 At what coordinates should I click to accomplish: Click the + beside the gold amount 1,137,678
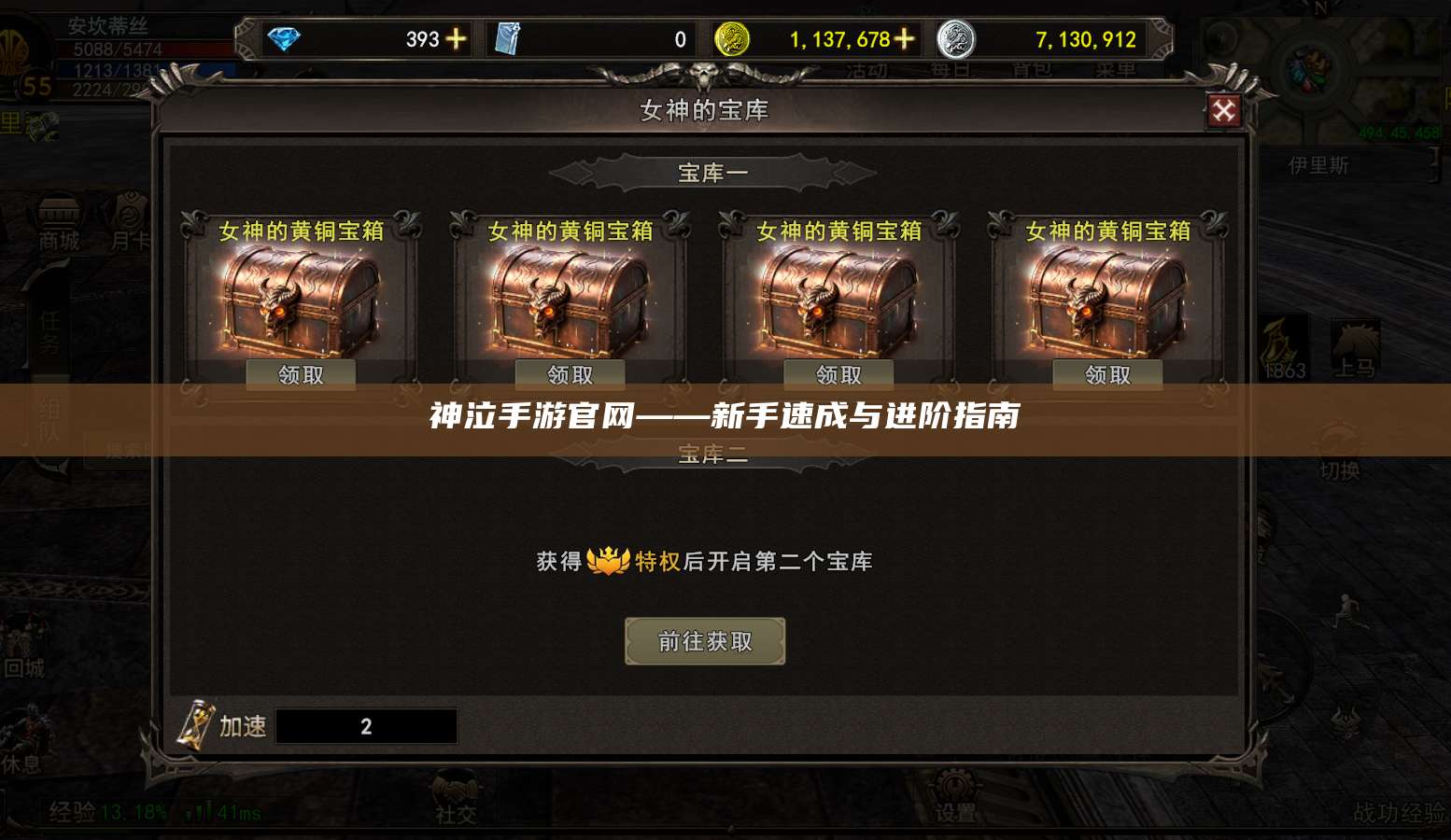[902, 39]
